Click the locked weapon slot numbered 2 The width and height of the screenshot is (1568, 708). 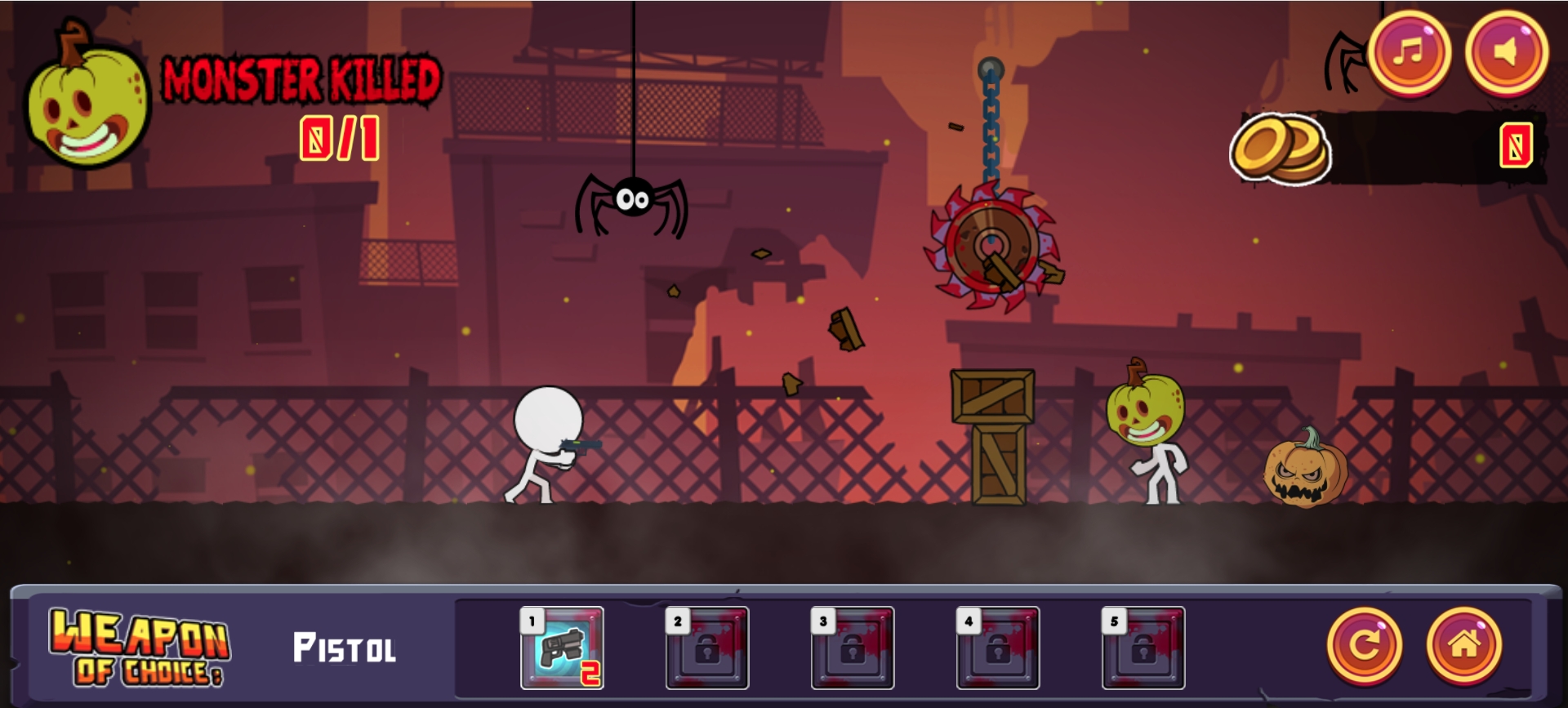[x=707, y=648]
